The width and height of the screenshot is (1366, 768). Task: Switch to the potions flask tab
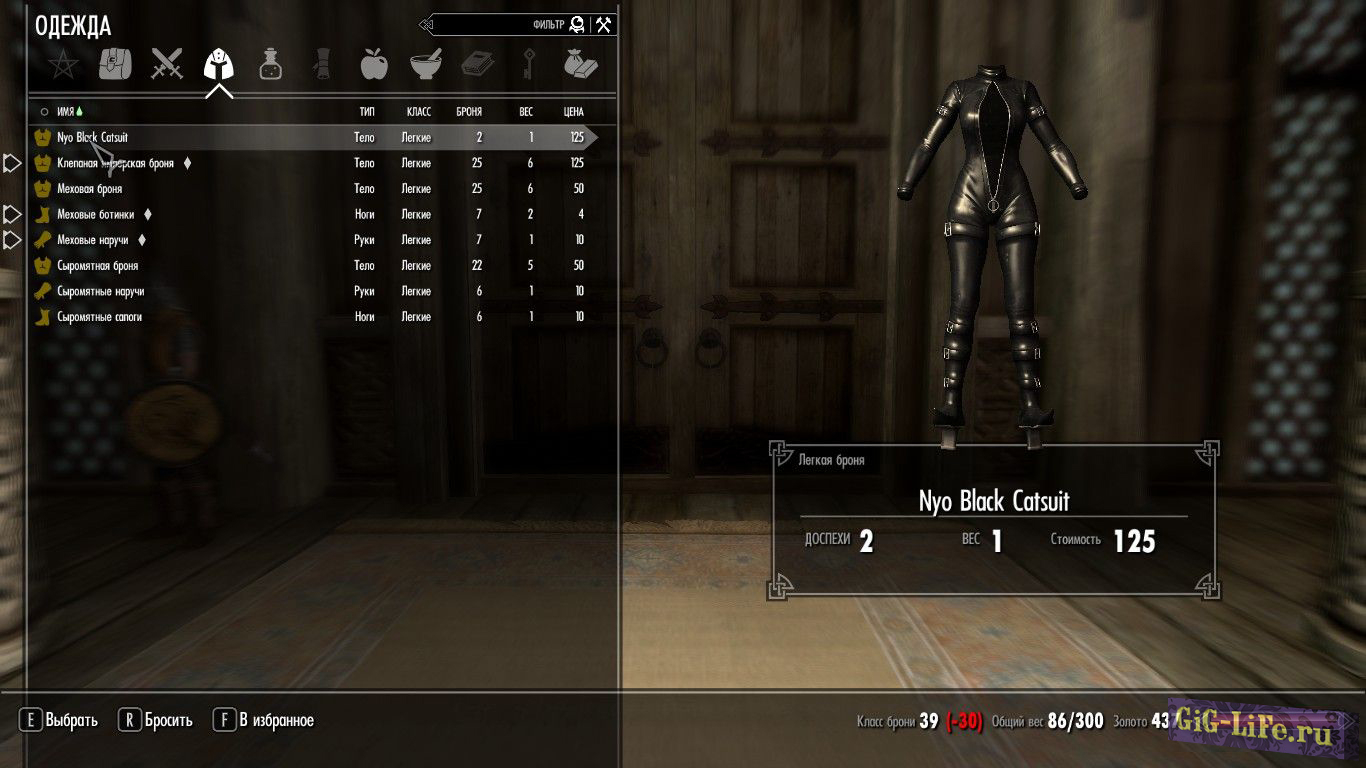click(270, 65)
